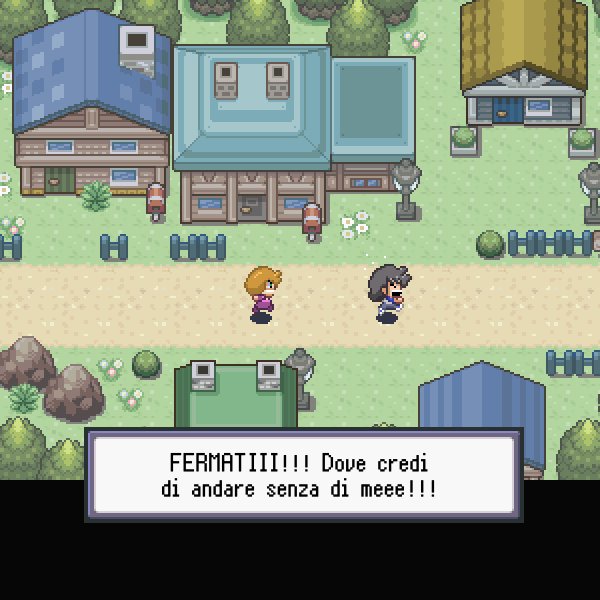The image size is (600, 600).
Task: Advance the FERMATIII dialogue text box
Action: (303, 475)
